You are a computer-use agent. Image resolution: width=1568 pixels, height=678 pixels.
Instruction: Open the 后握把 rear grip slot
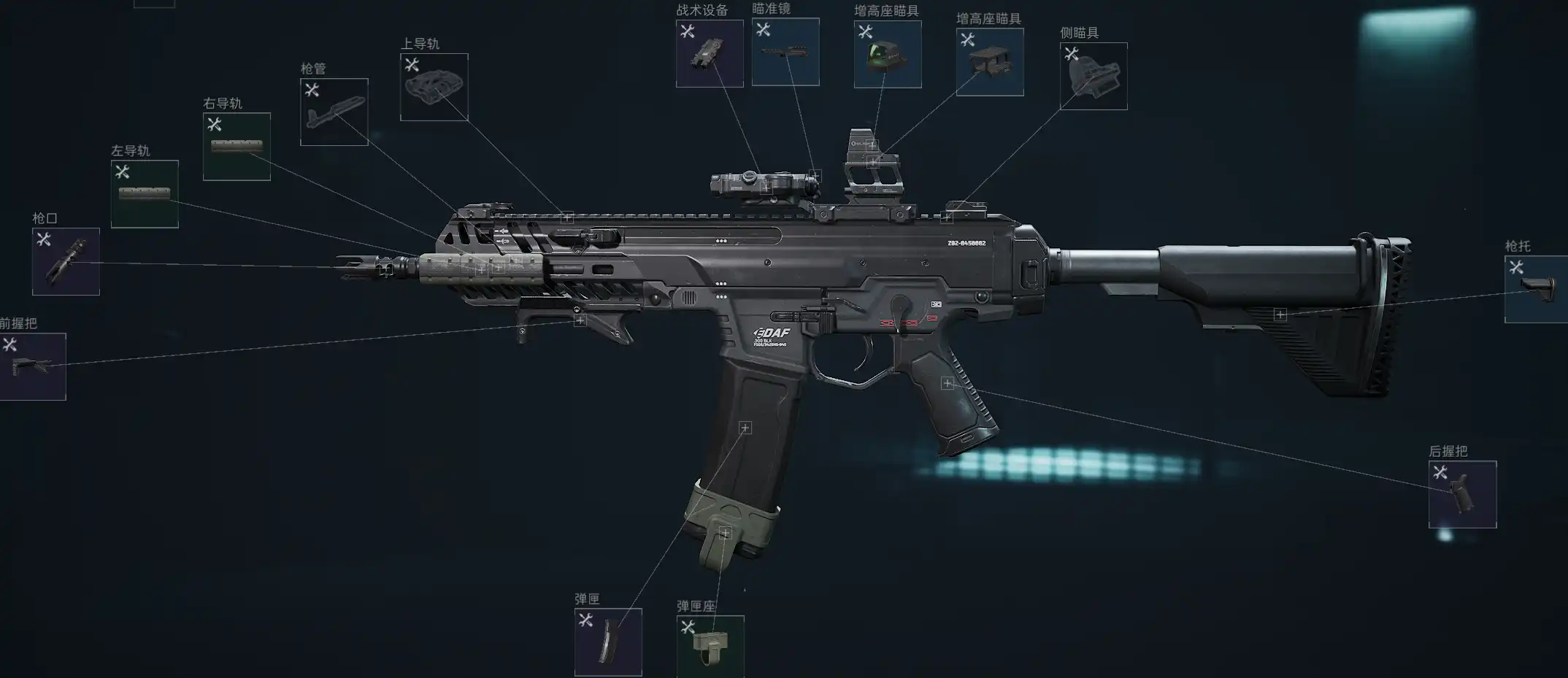1462,494
